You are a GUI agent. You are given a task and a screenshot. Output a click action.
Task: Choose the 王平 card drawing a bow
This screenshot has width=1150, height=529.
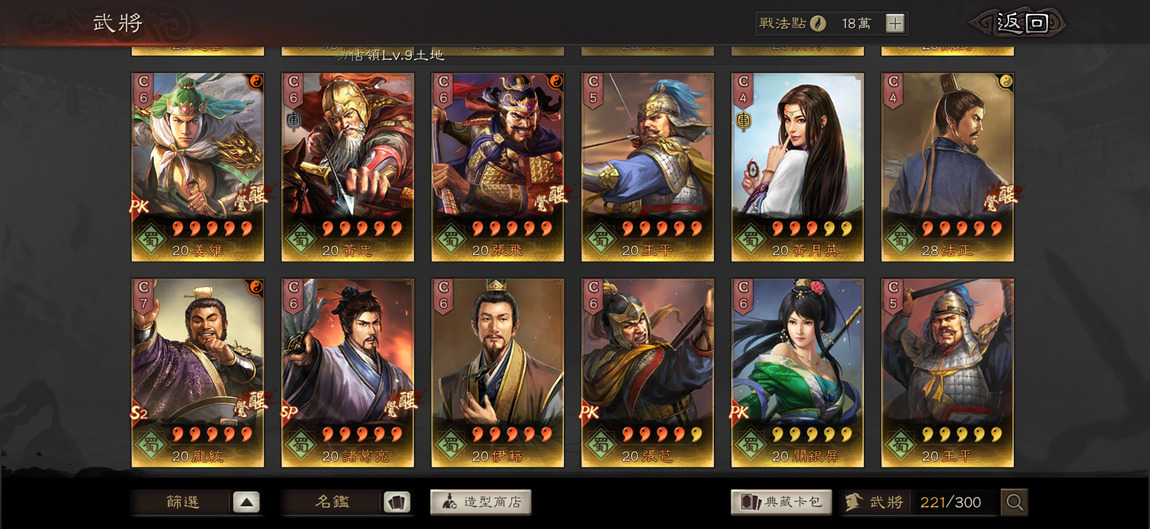coord(648,166)
